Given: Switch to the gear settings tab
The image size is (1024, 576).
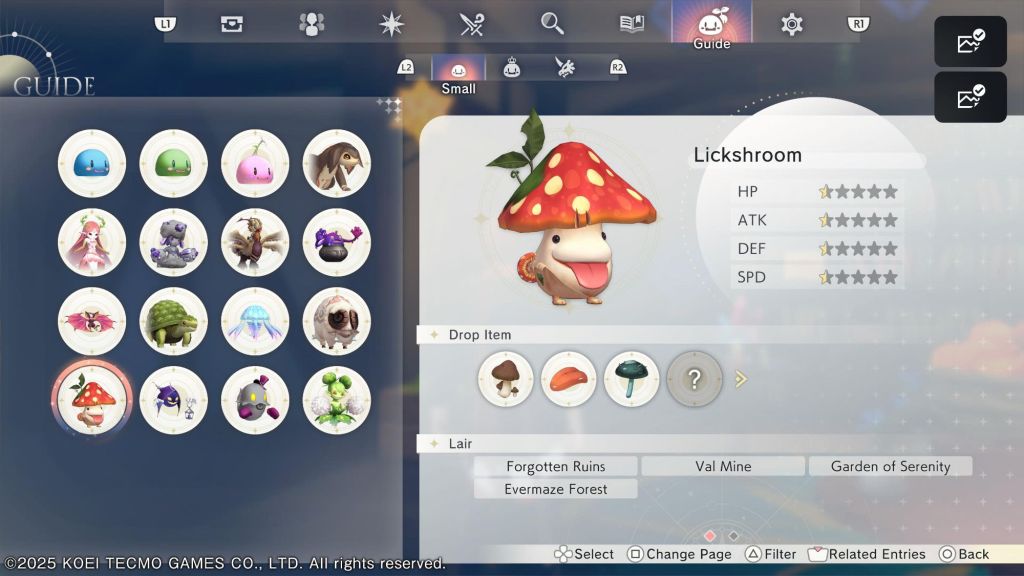Looking at the screenshot, I should pos(792,24).
